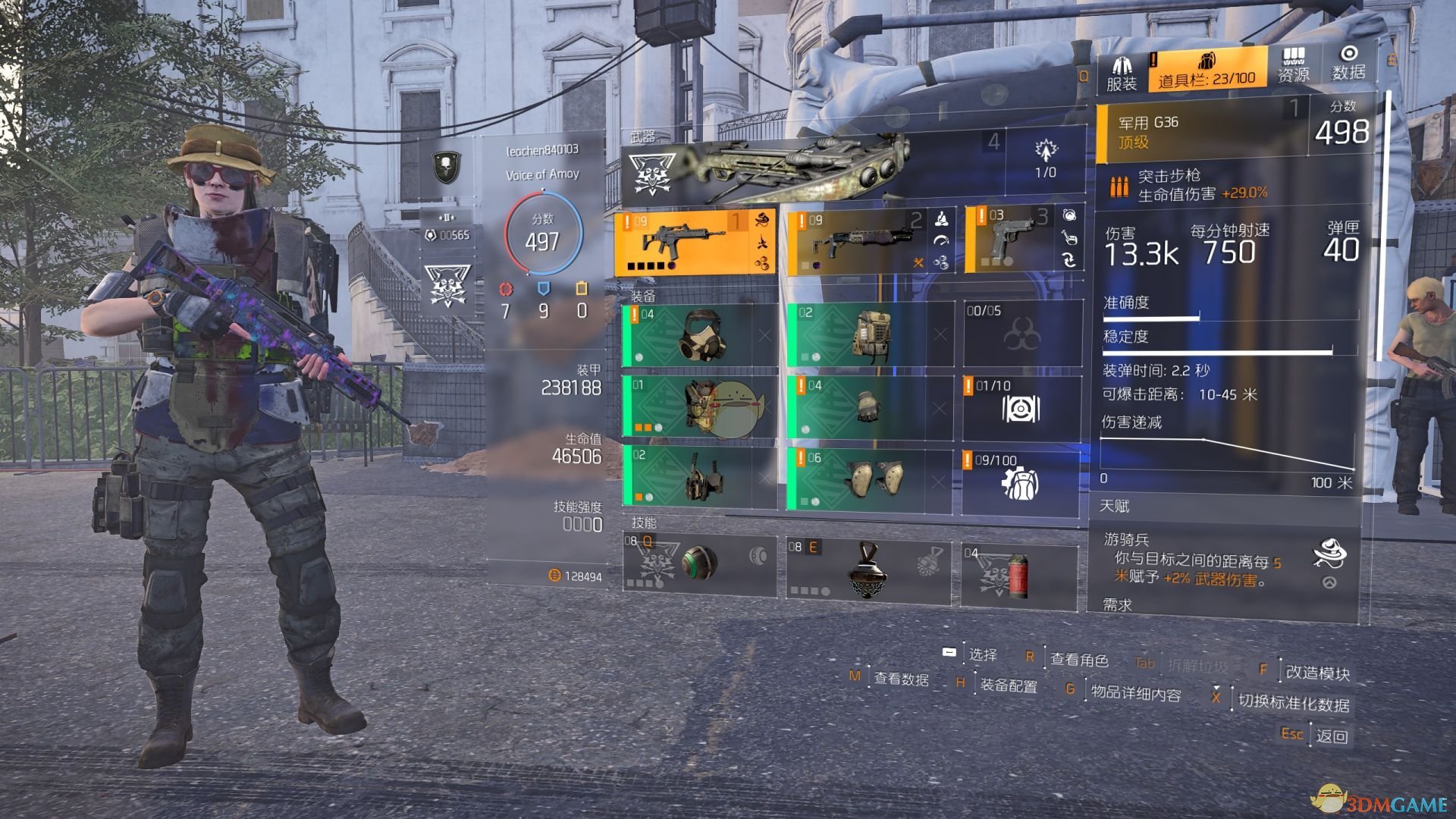Switch to the 服装 apparel tab
The width and height of the screenshot is (1456, 819).
point(1122,72)
